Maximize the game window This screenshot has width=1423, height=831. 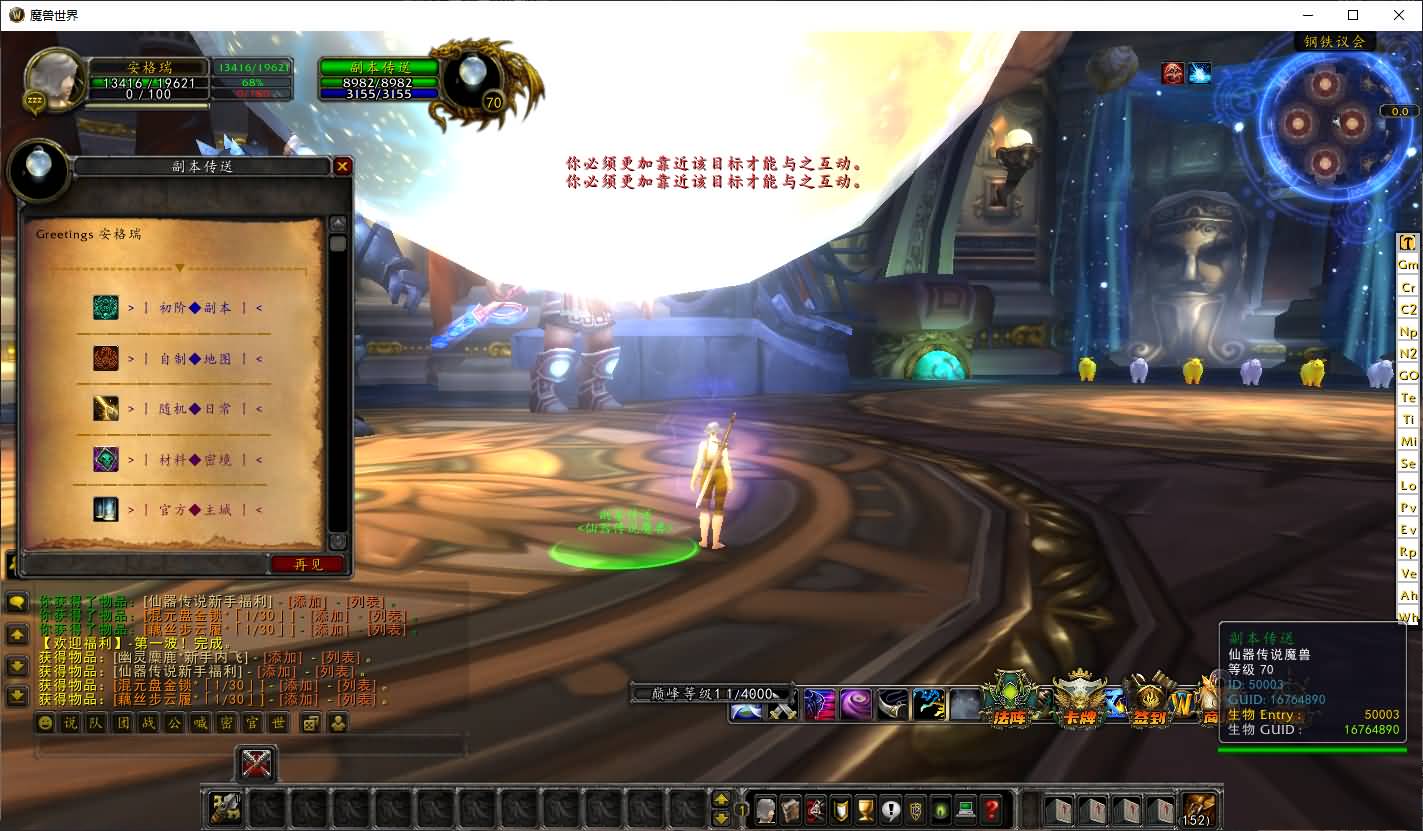(1353, 15)
